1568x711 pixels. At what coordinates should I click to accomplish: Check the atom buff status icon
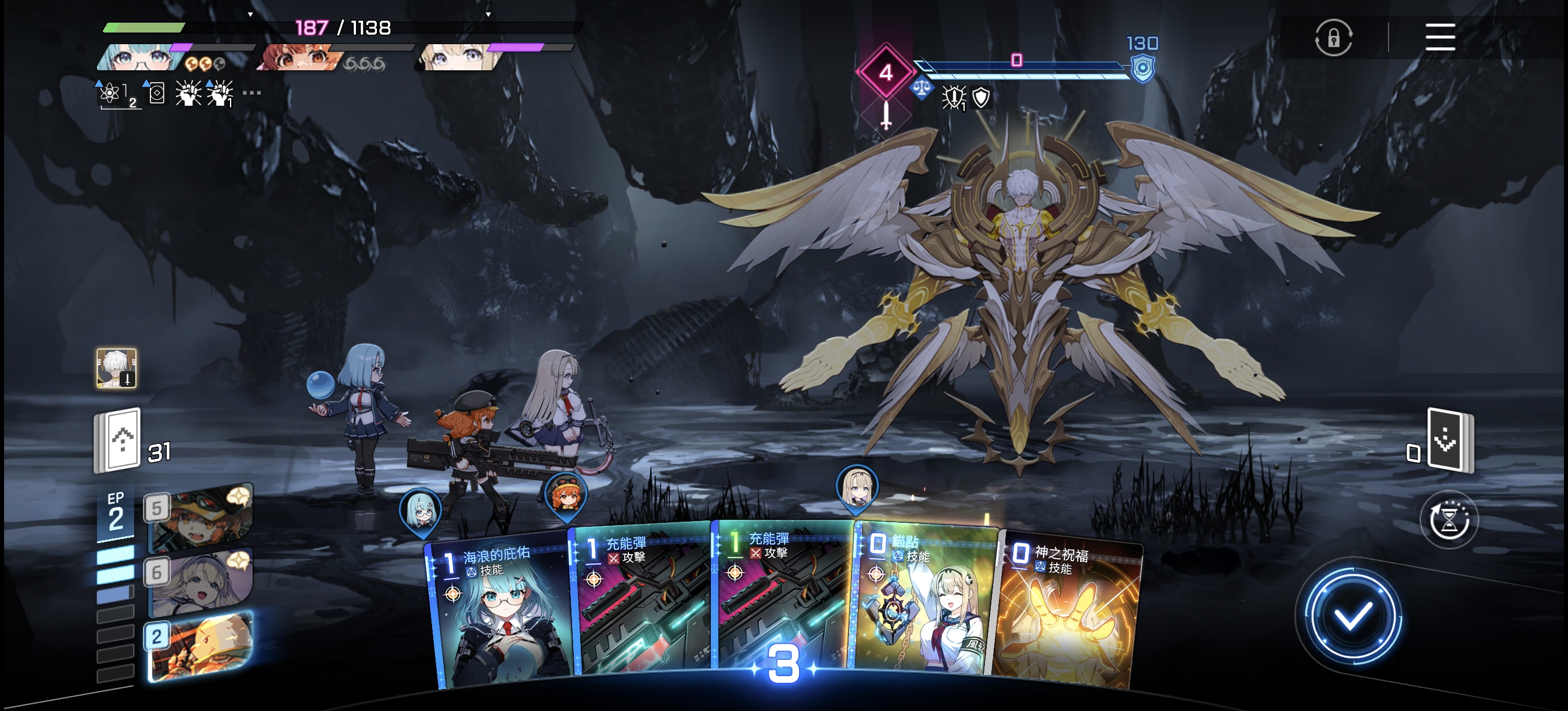pyautogui.click(x=110, y=94)
